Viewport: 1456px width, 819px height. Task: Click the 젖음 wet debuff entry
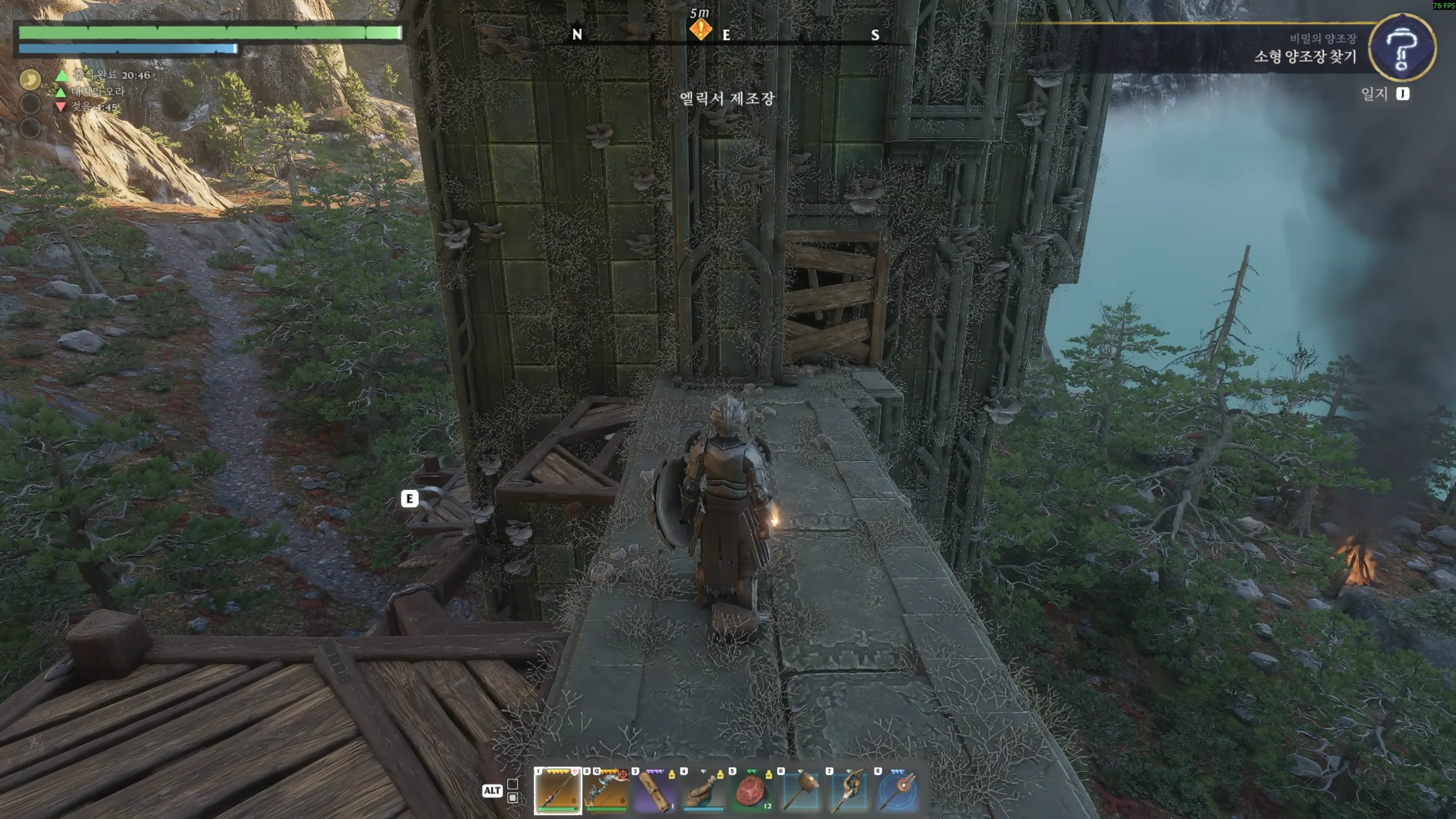(x=93, y=107)
